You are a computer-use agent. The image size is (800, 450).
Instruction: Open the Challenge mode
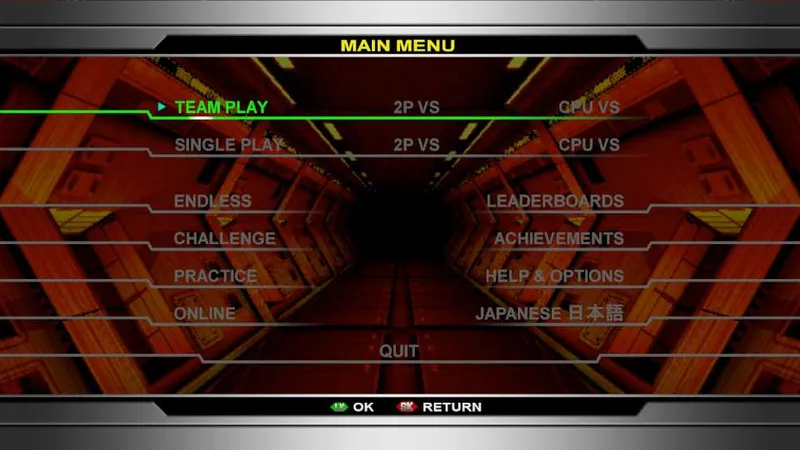[x=224, y=239]
